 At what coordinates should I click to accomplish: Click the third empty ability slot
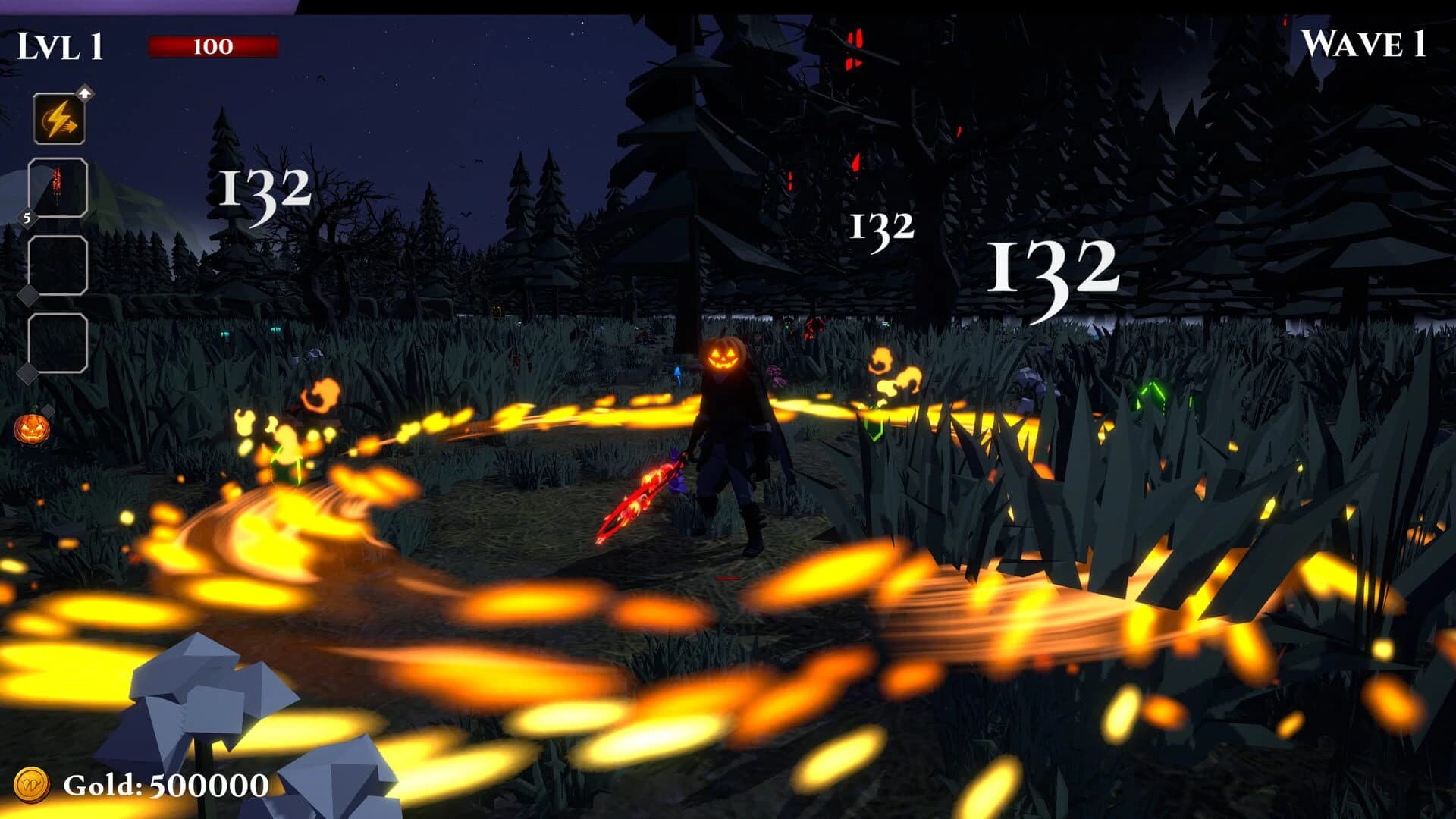(x=57, y=264)
